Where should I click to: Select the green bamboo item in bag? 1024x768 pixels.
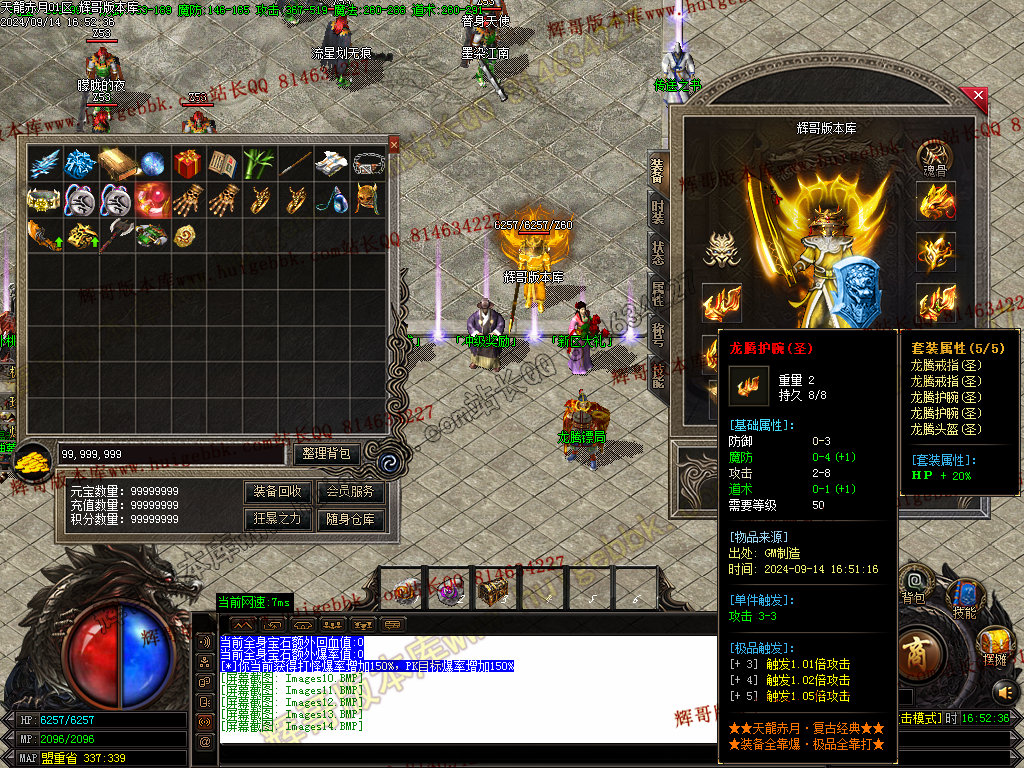[259, 164]
